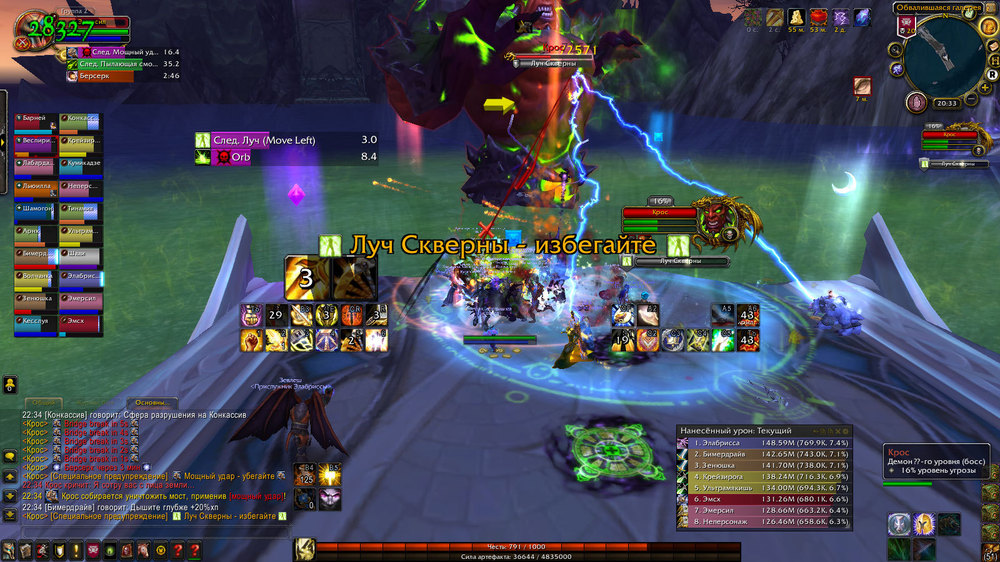1000x562 pixels.
Task: Click Эмсх's raid frame
Action: (x=80, y=321)
